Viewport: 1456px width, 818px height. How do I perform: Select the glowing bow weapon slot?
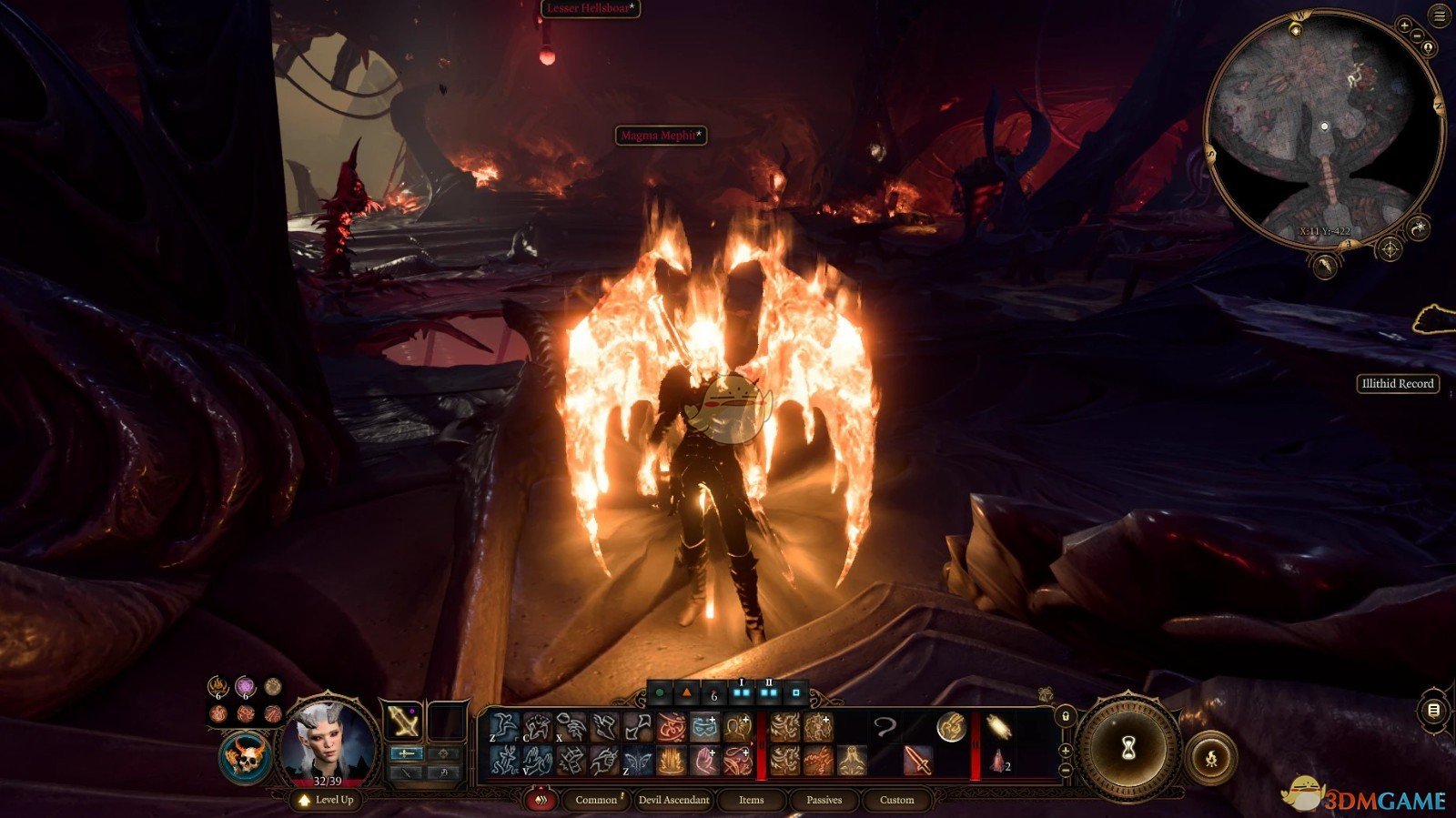(402, 722)
